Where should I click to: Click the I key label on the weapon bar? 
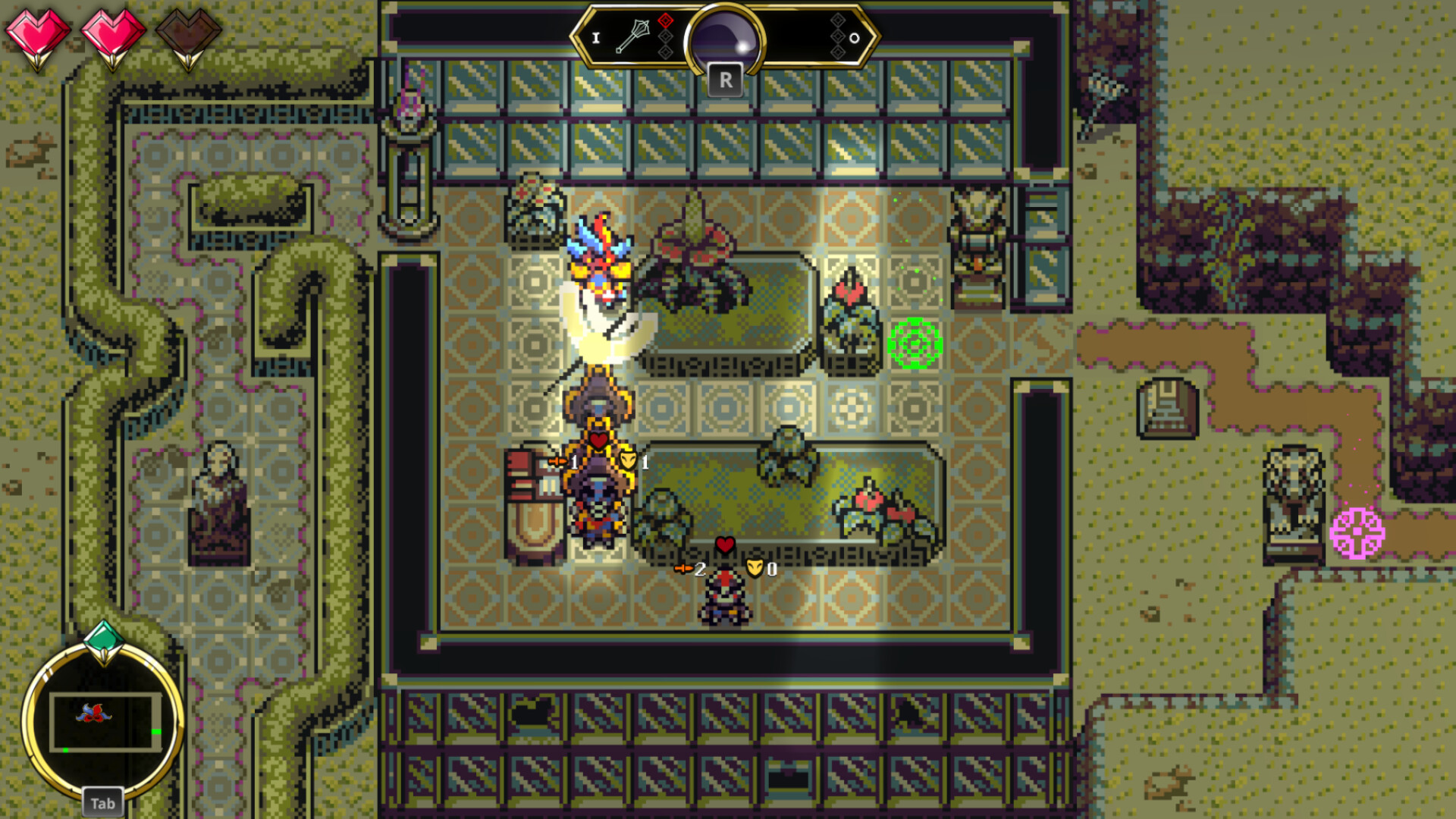point(597,38)
